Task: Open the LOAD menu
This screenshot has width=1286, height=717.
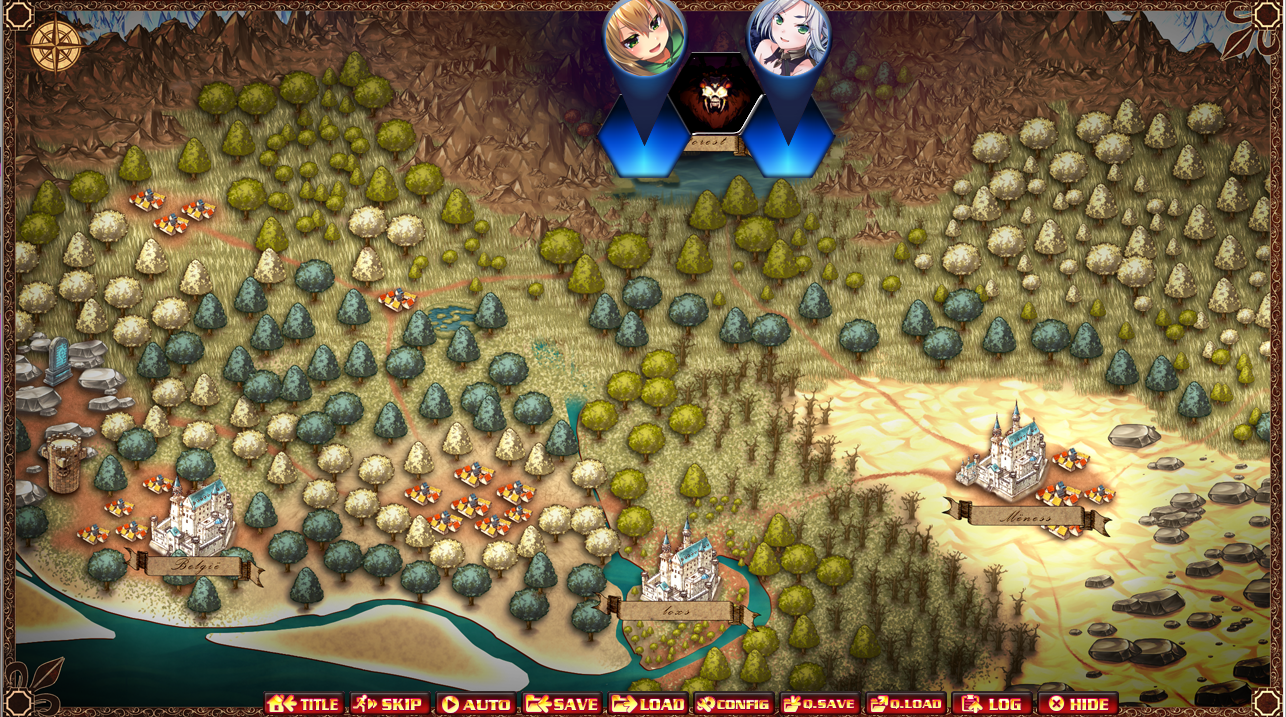Action: point(648,704)
